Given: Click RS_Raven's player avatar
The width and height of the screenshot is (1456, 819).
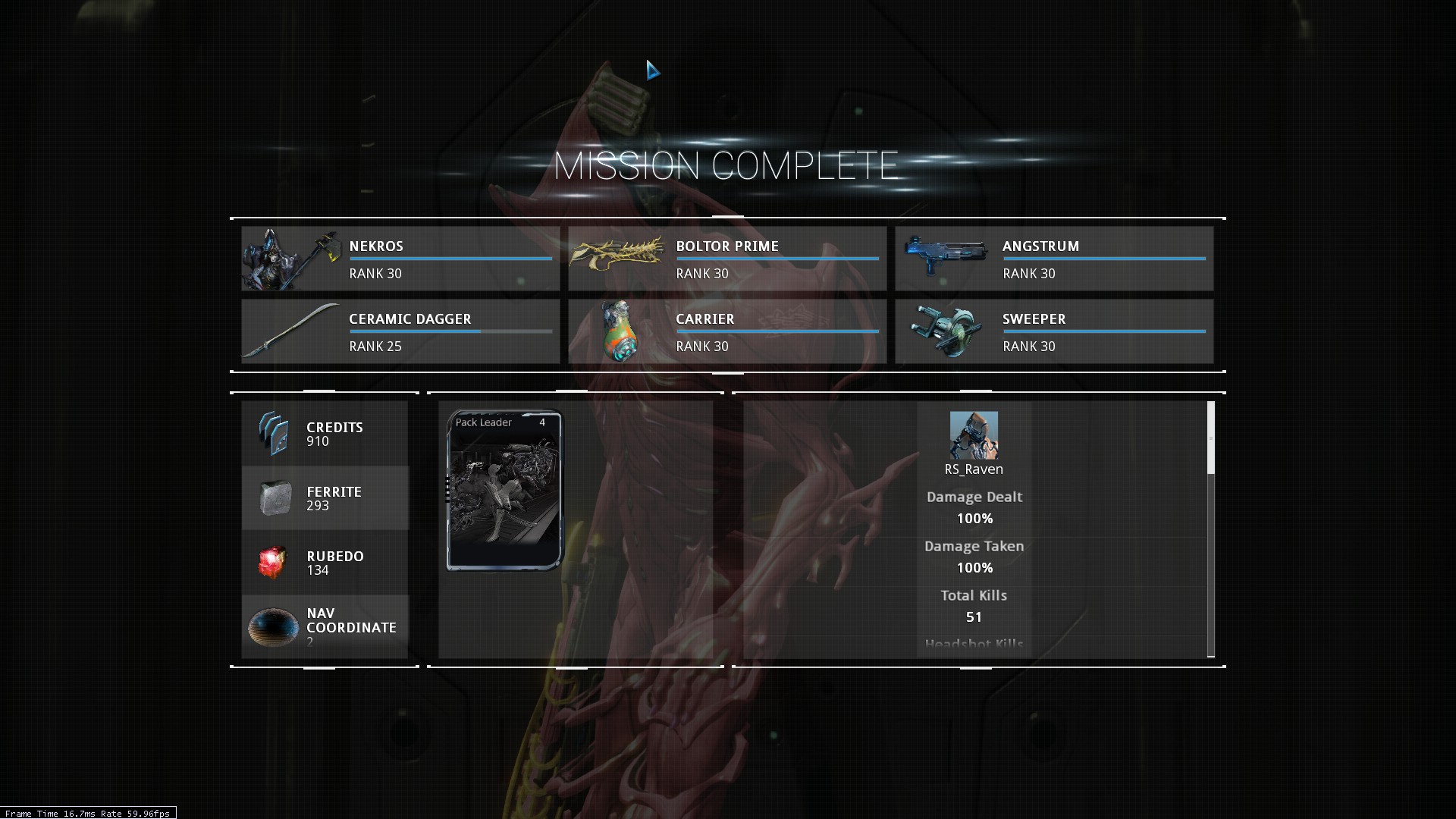Looking at the screenshot, I should (x=974, y=435).
